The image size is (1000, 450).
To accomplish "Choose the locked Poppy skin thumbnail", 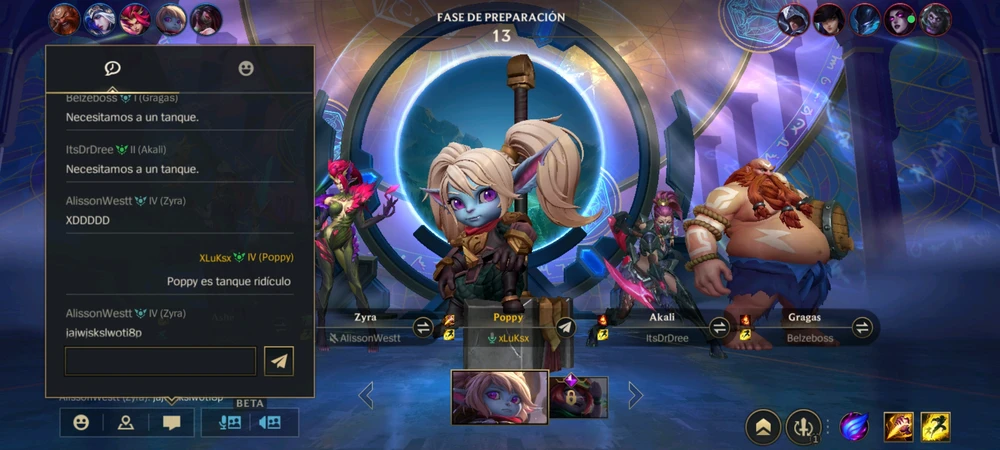I will [x=579, y=397].
